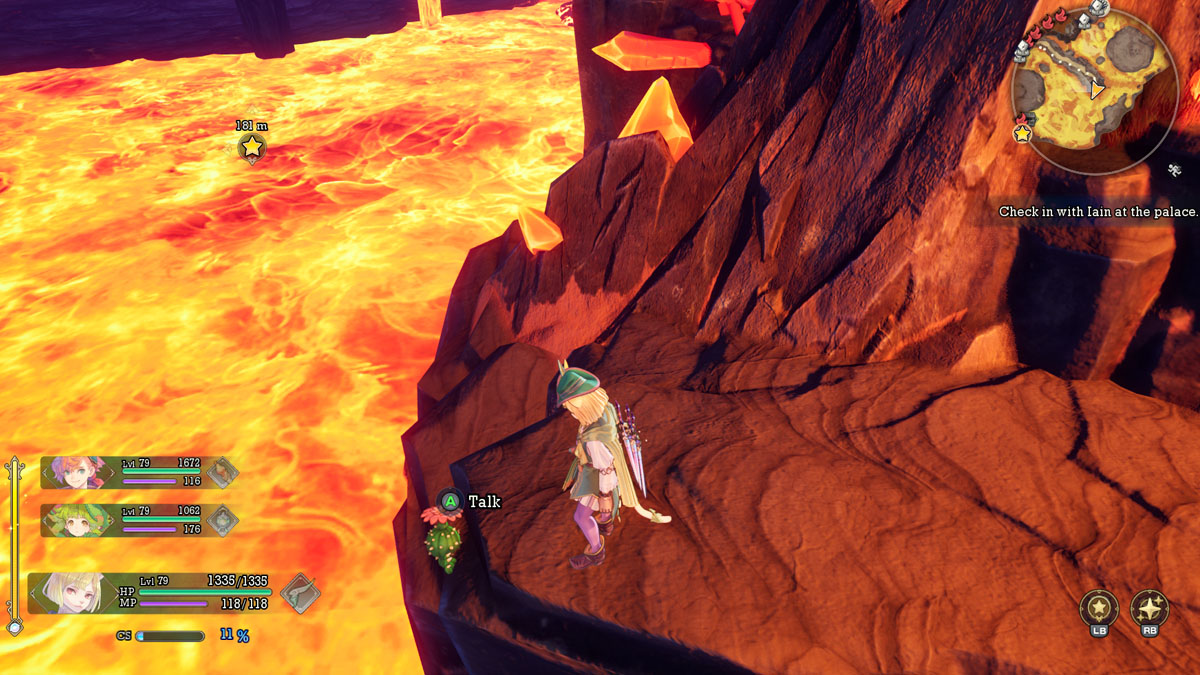The image size is (1200, 675).
Task: Activate the sparkle shortcut icon
Action: [1149, 608]
